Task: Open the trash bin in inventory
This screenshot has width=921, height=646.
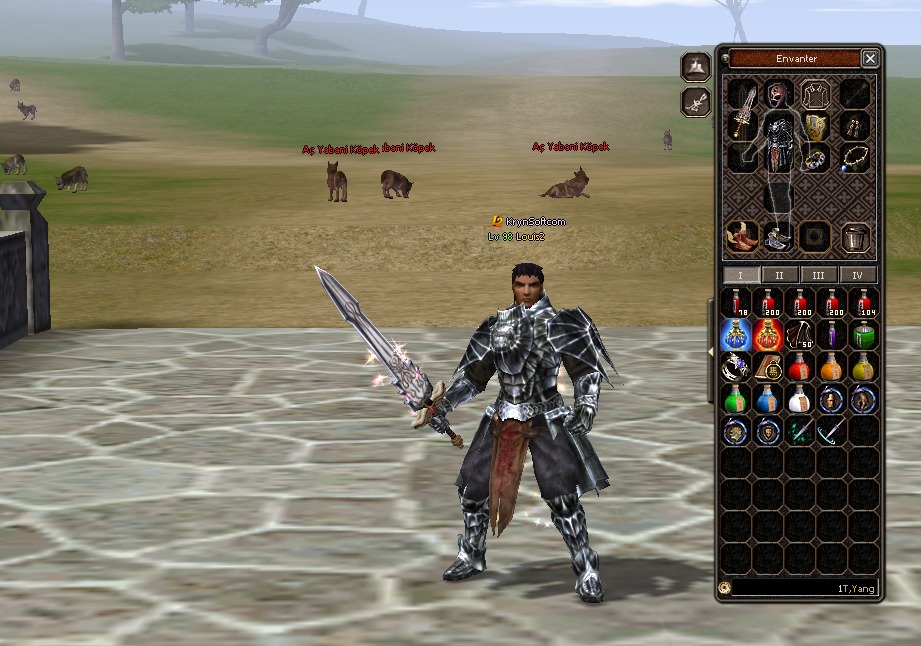Action: 855,237
